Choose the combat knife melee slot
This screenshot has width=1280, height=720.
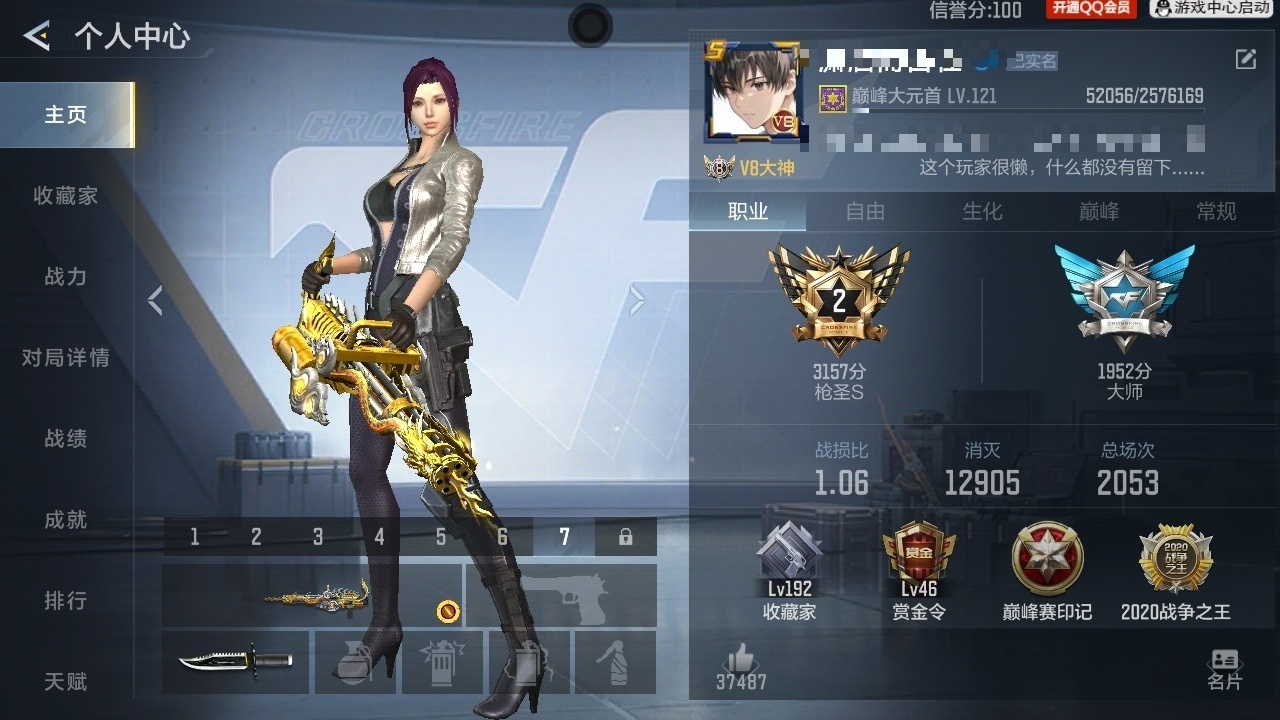[x=236, y=662]
